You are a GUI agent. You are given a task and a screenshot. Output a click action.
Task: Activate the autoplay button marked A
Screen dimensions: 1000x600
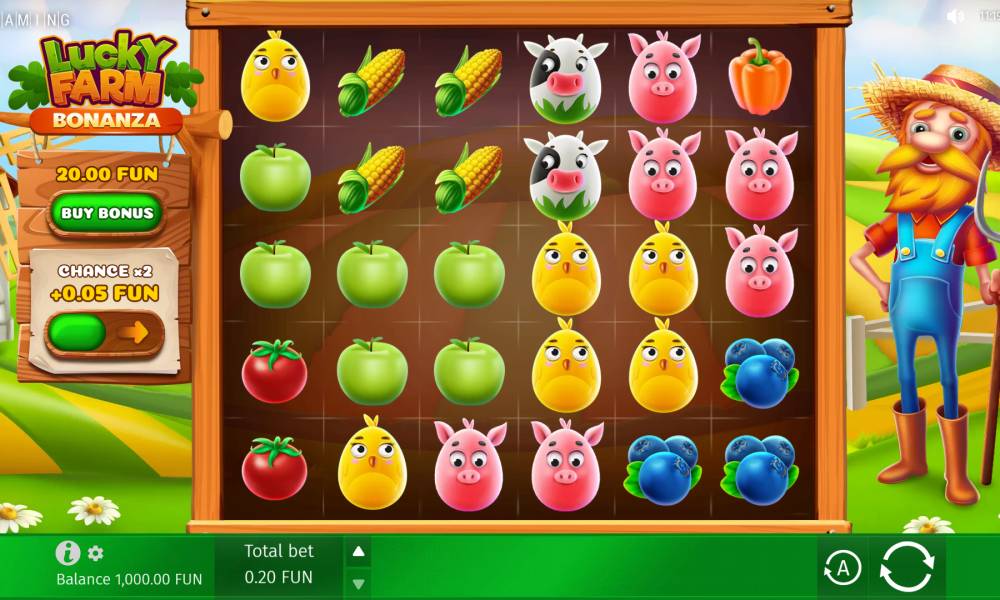click(x=842, y=569)
